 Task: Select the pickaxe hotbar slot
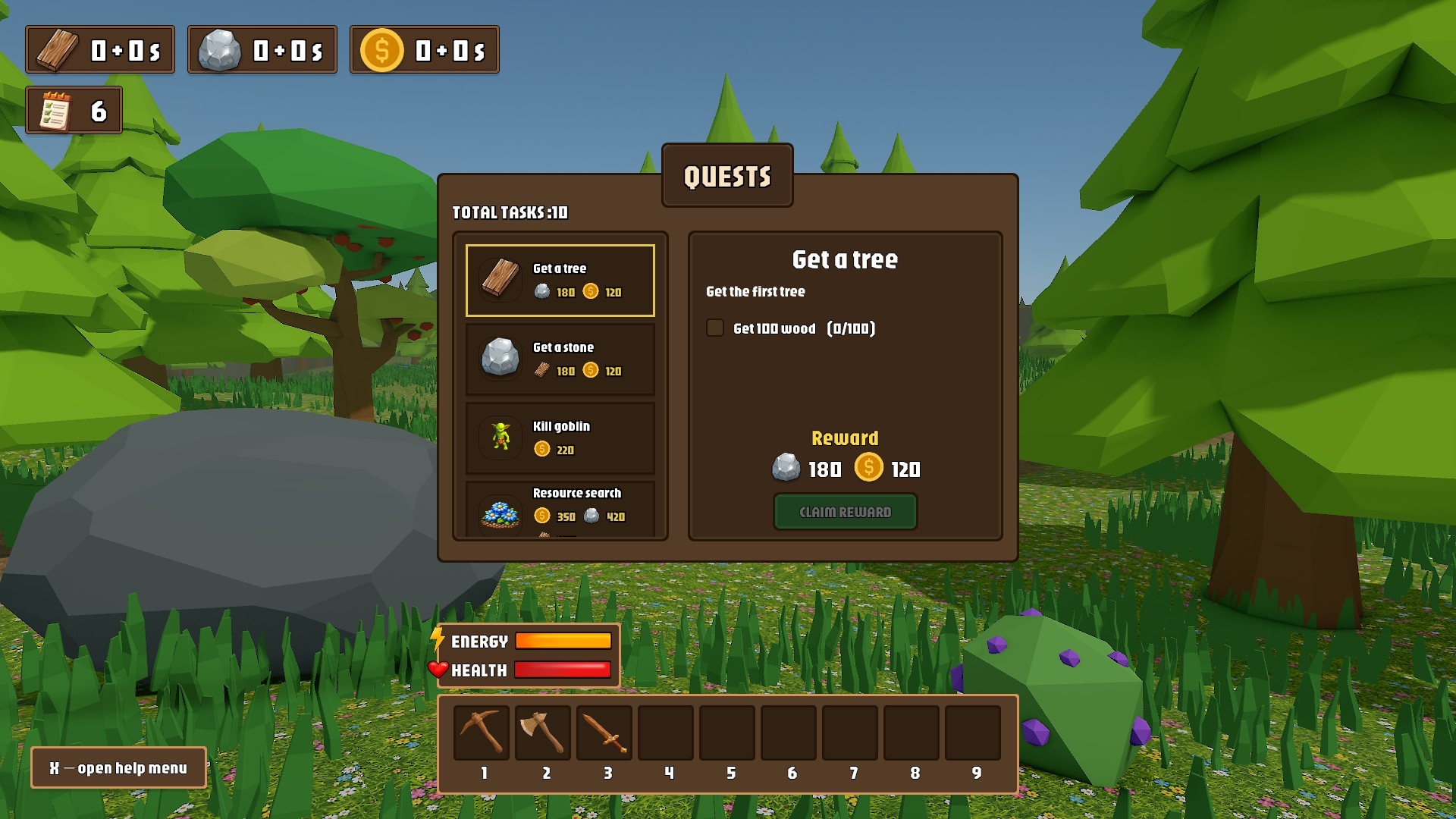click(x=482, y=733)
